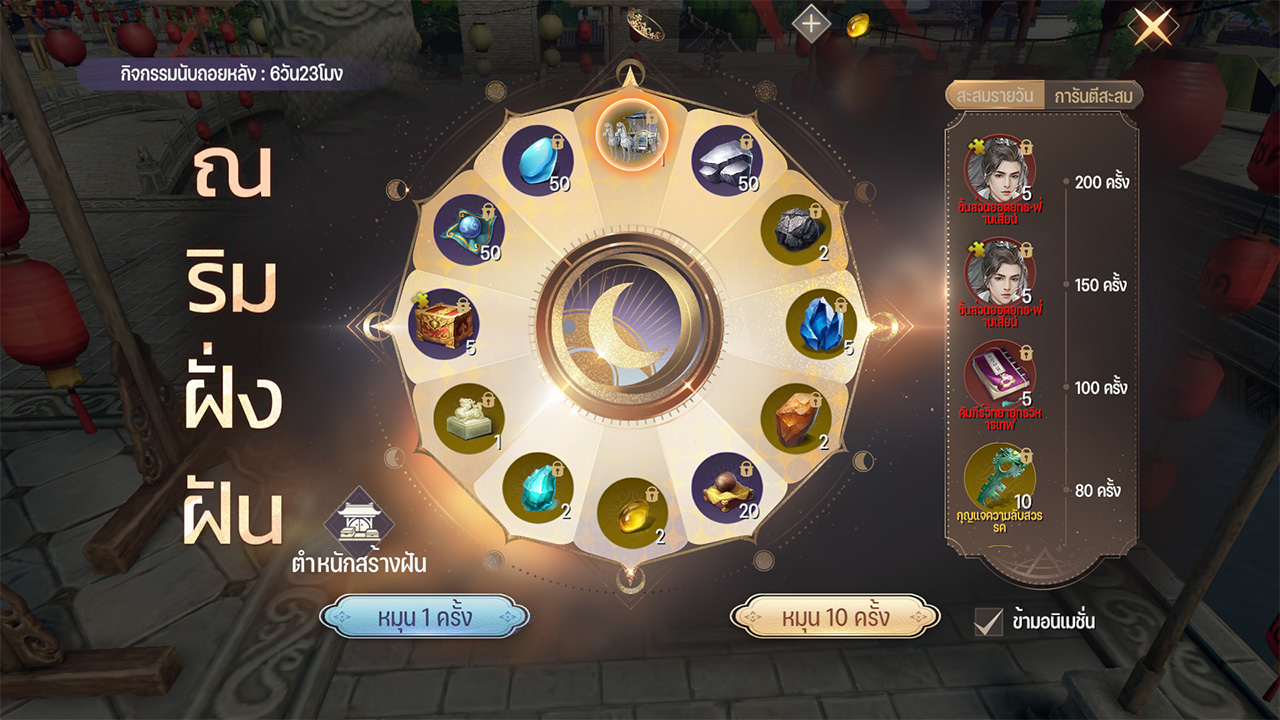
Task: View the magic carpet orb prize
Action: coord(468,228)
